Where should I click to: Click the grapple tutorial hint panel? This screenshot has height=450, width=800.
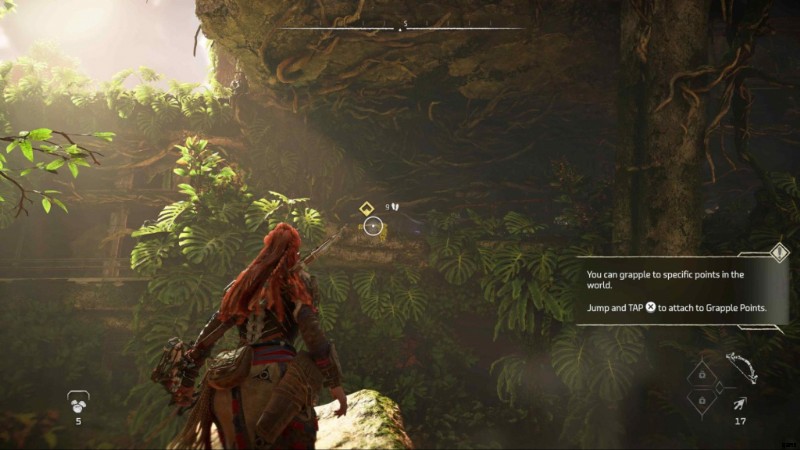(680, 291)
